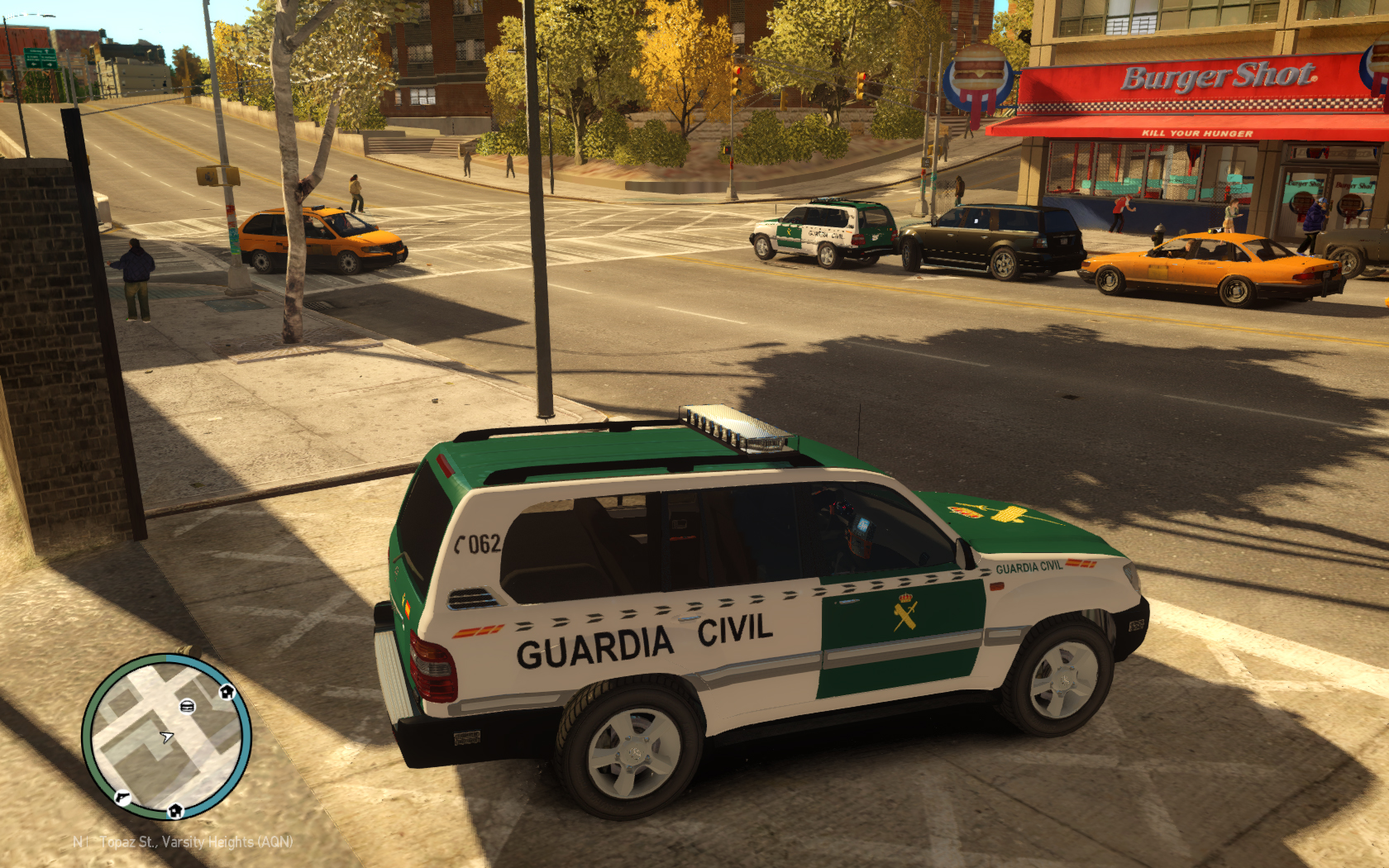
Task: Open the circular minimap
Action: (166, 737)
